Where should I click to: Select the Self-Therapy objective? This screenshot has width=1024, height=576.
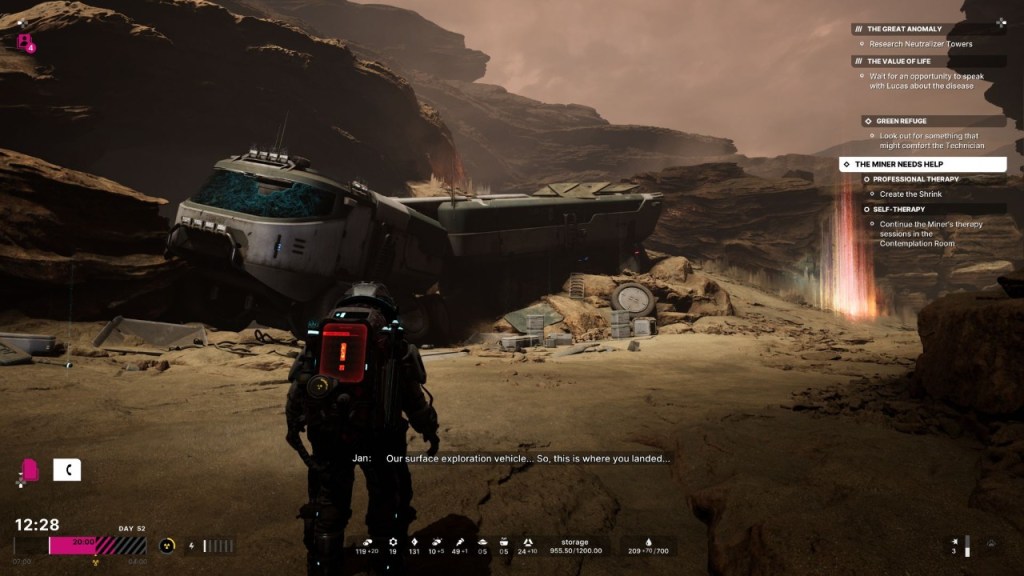(898, 209)
